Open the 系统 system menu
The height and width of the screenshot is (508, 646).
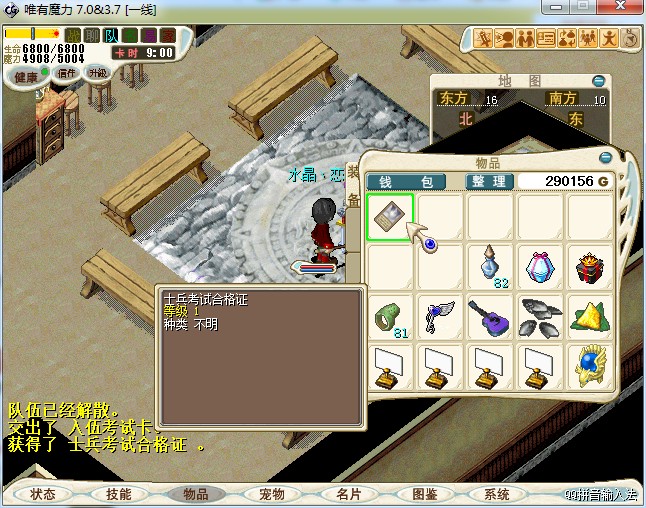point(497,494)
